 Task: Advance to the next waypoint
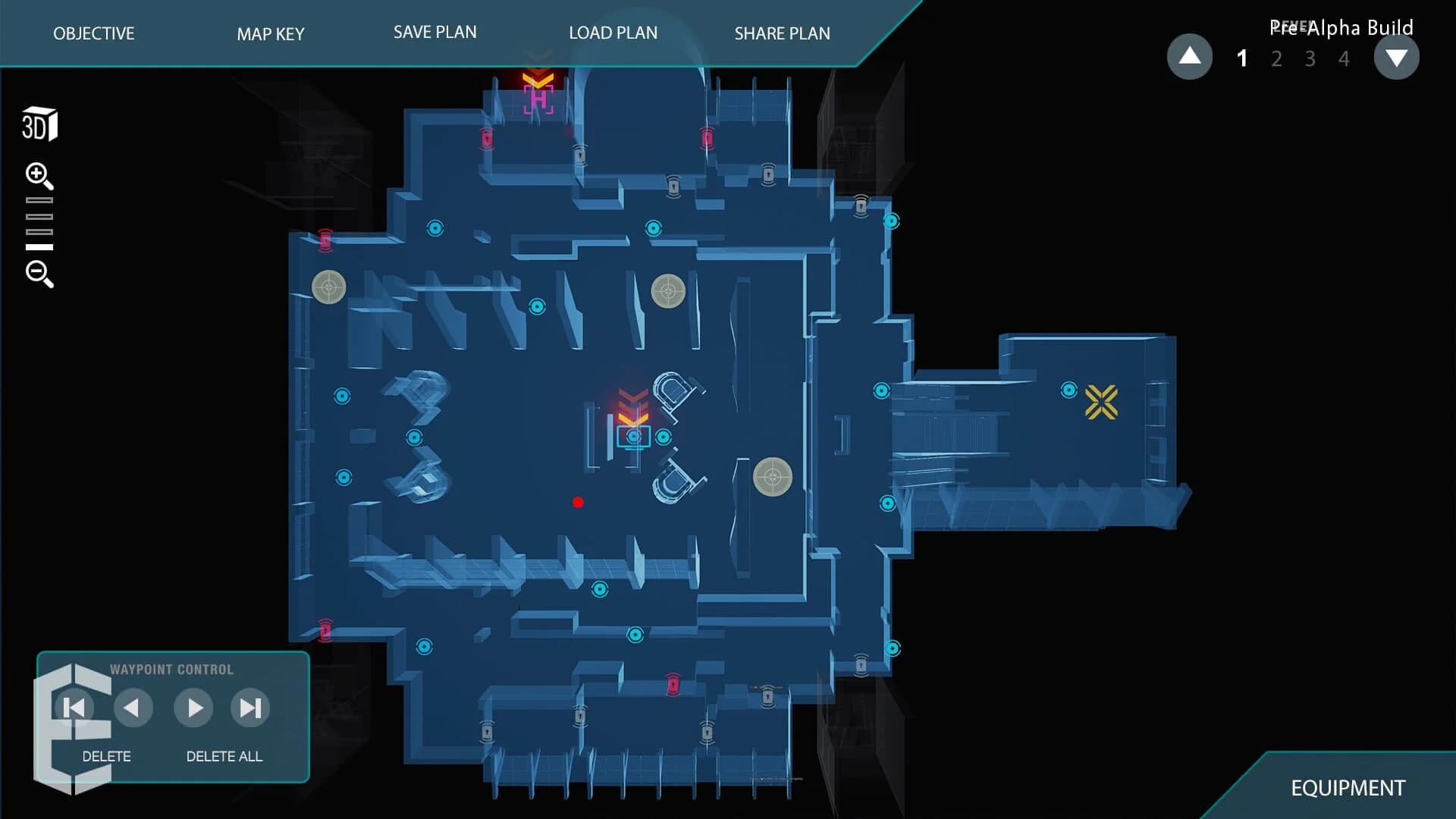pos(193,708)
